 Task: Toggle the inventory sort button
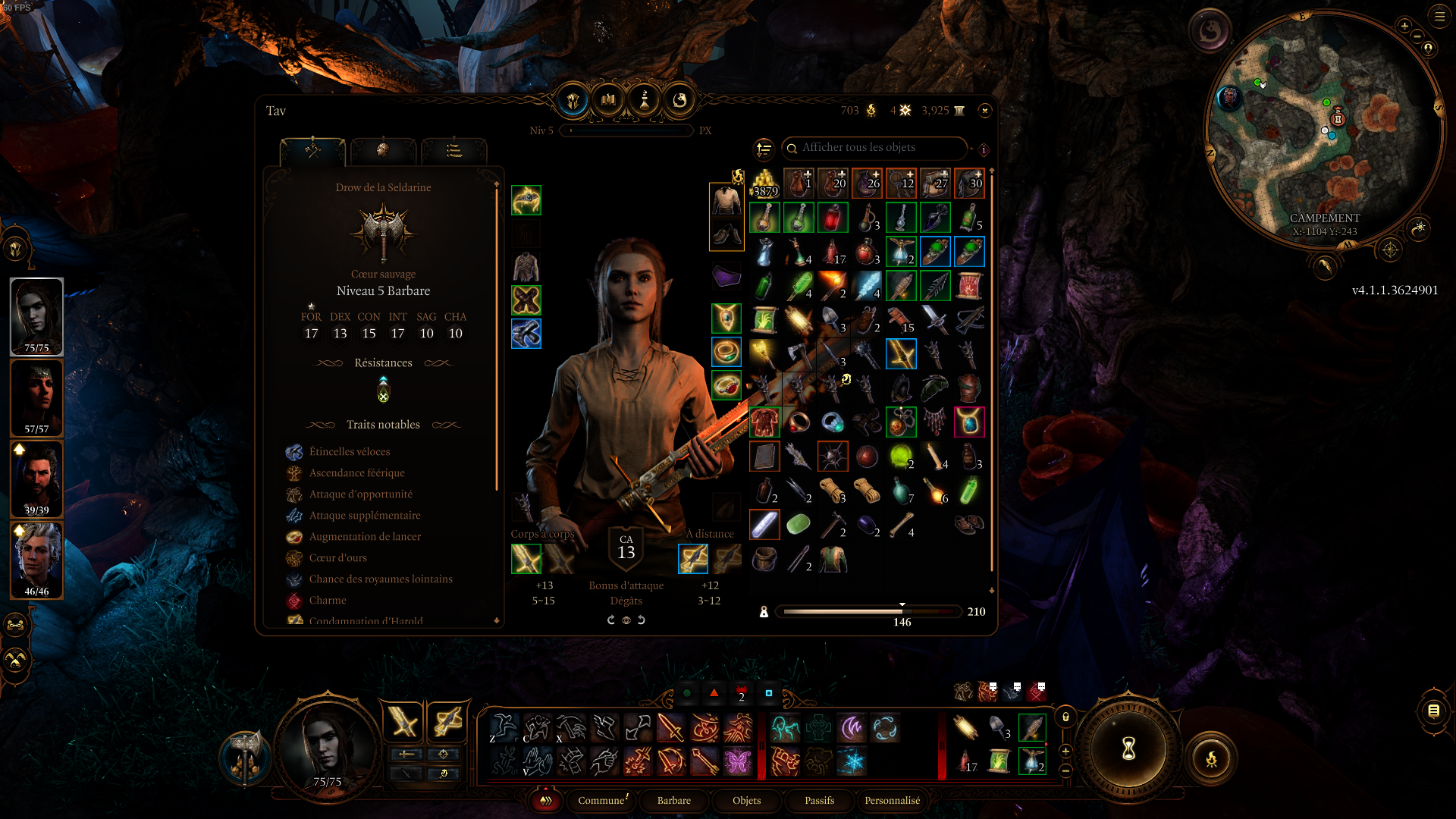coord(764,149)
